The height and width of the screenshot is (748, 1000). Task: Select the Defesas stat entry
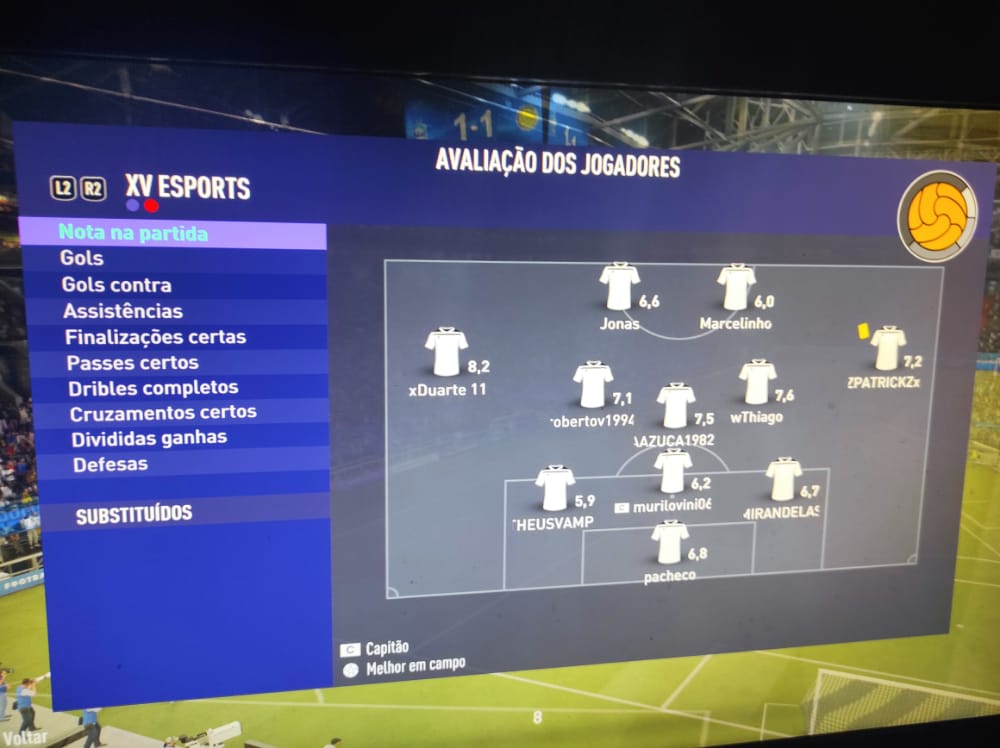point(110,464)
